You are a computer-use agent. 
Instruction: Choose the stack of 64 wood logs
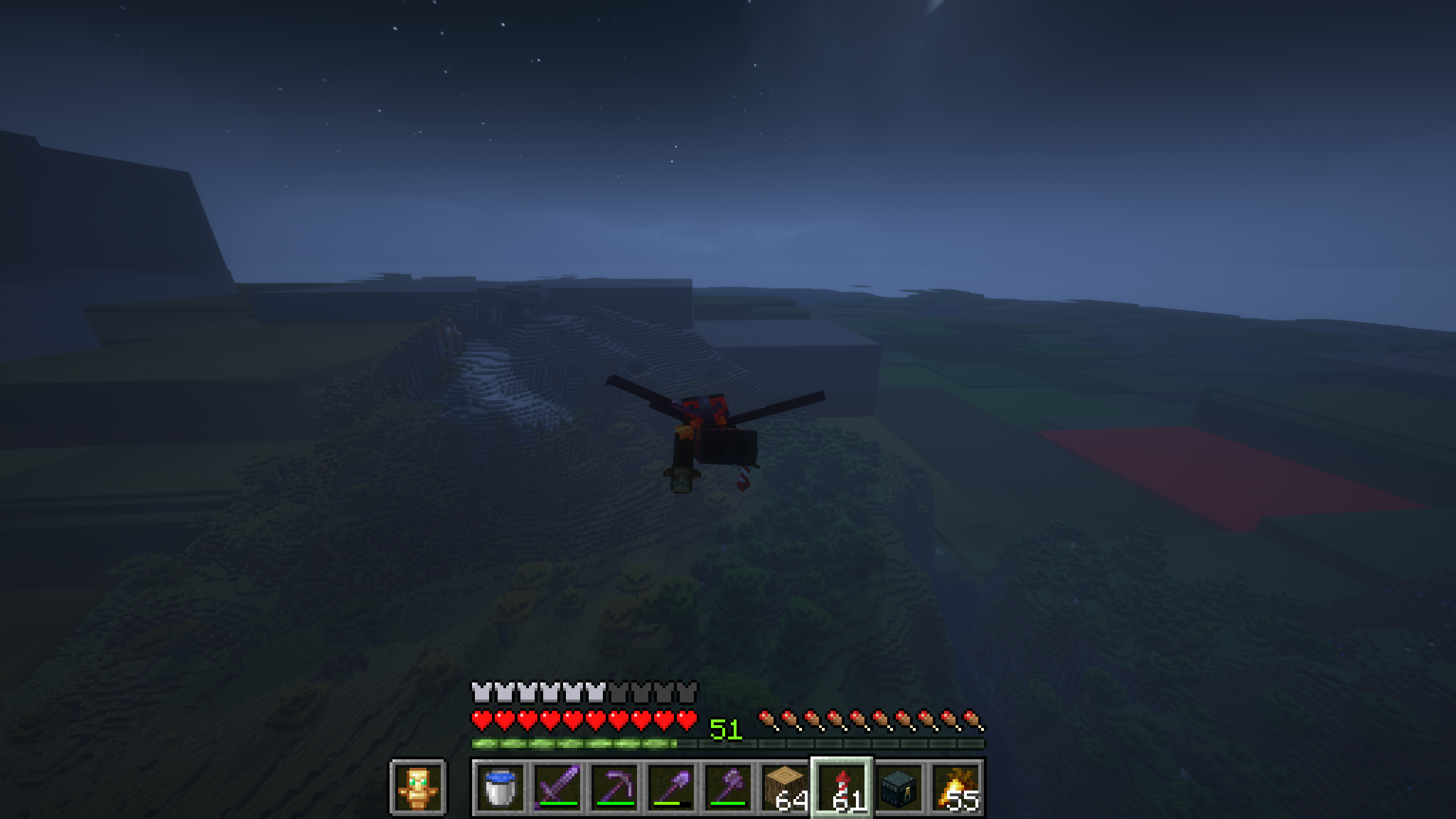785,787
